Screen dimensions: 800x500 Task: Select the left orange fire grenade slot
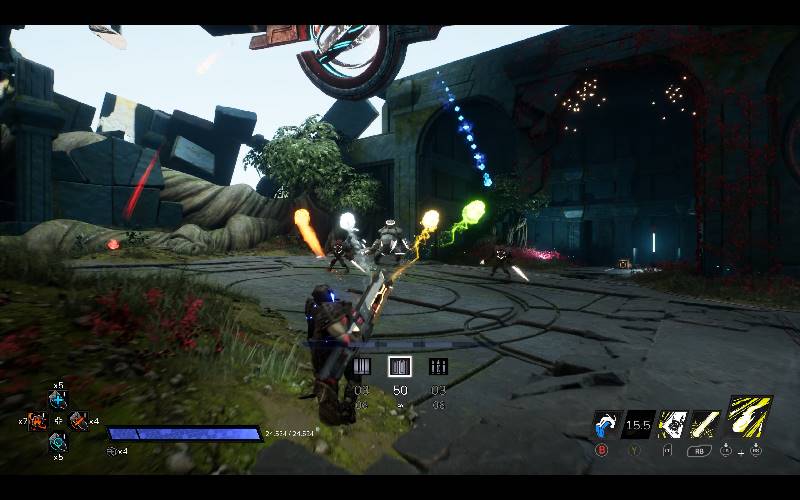click(37, 421)
